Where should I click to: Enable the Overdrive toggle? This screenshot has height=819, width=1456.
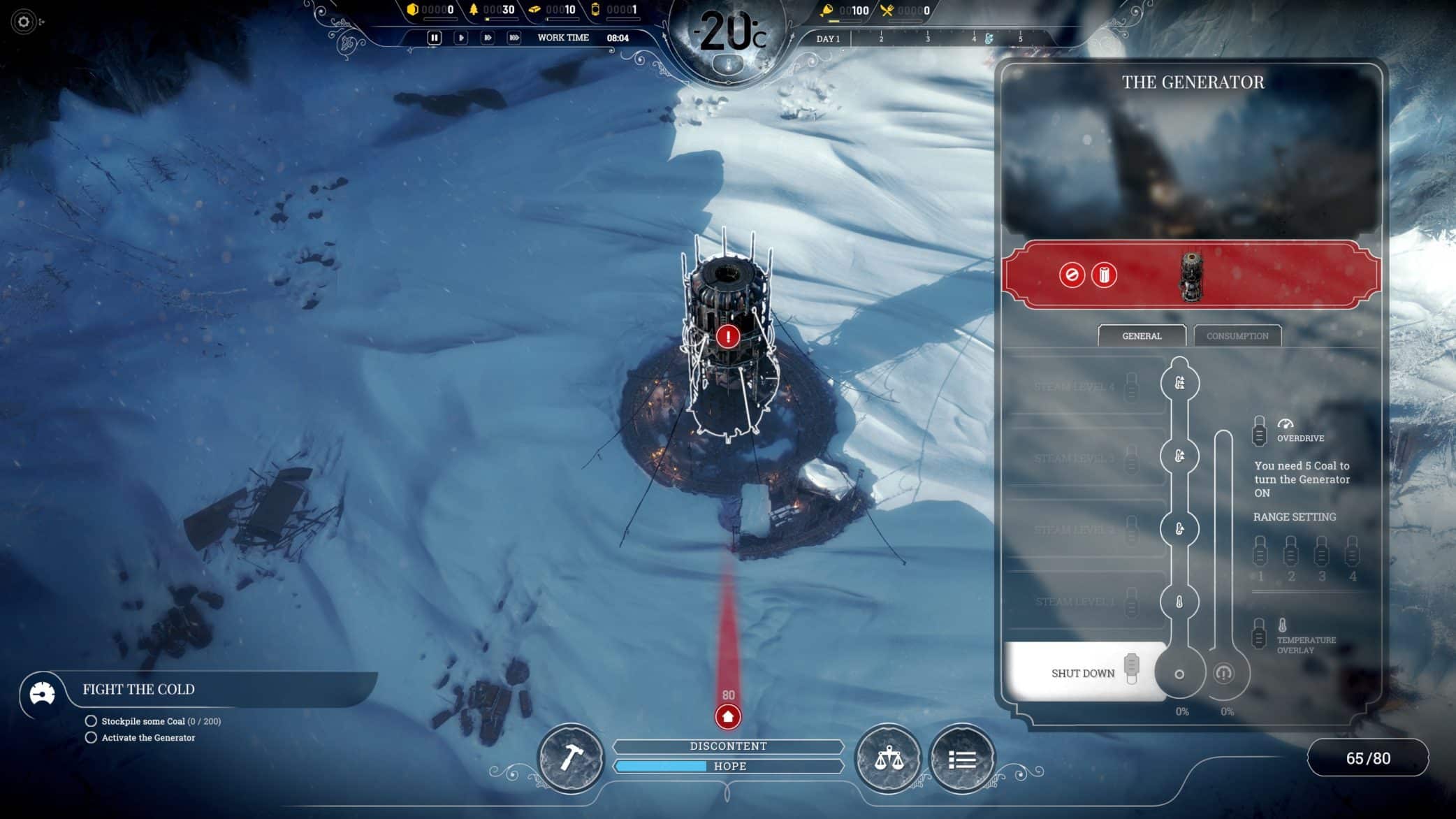[1260, 430]
